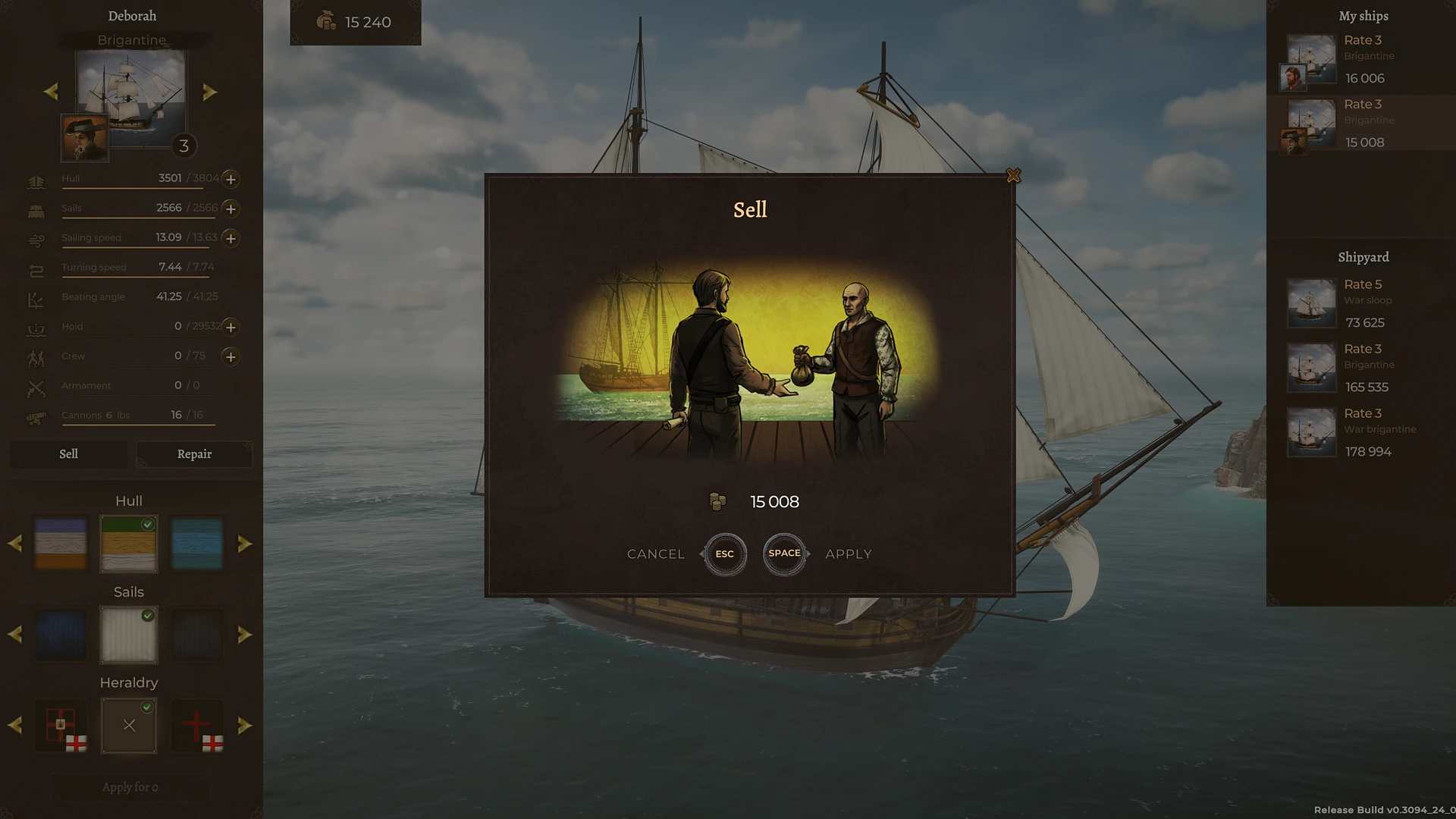Select the Sails stat icon
The height and width of the screenshot is (819, 1456).
coord(36,210)
